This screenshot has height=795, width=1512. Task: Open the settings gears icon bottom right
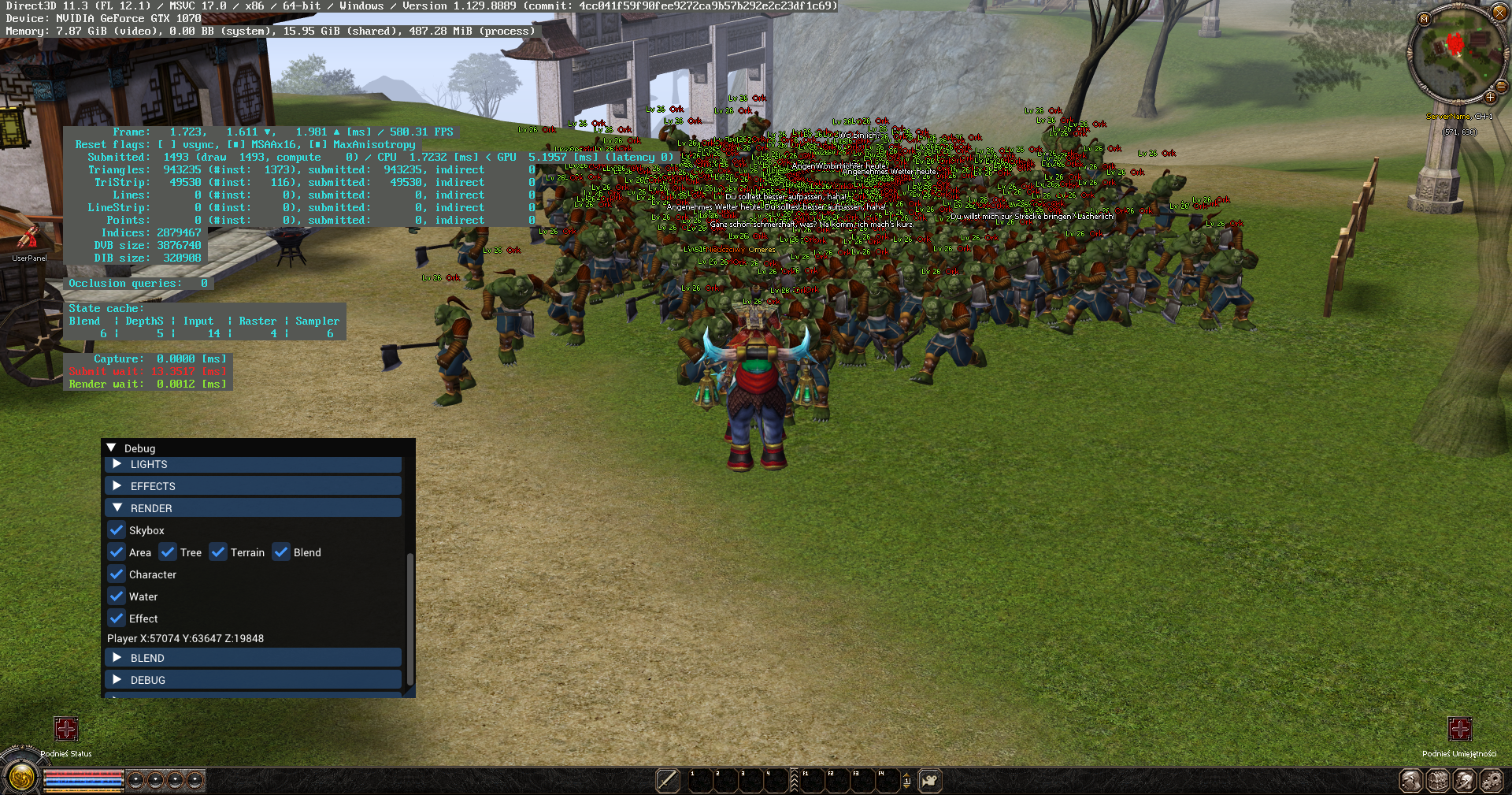[x=1493, y=782]
